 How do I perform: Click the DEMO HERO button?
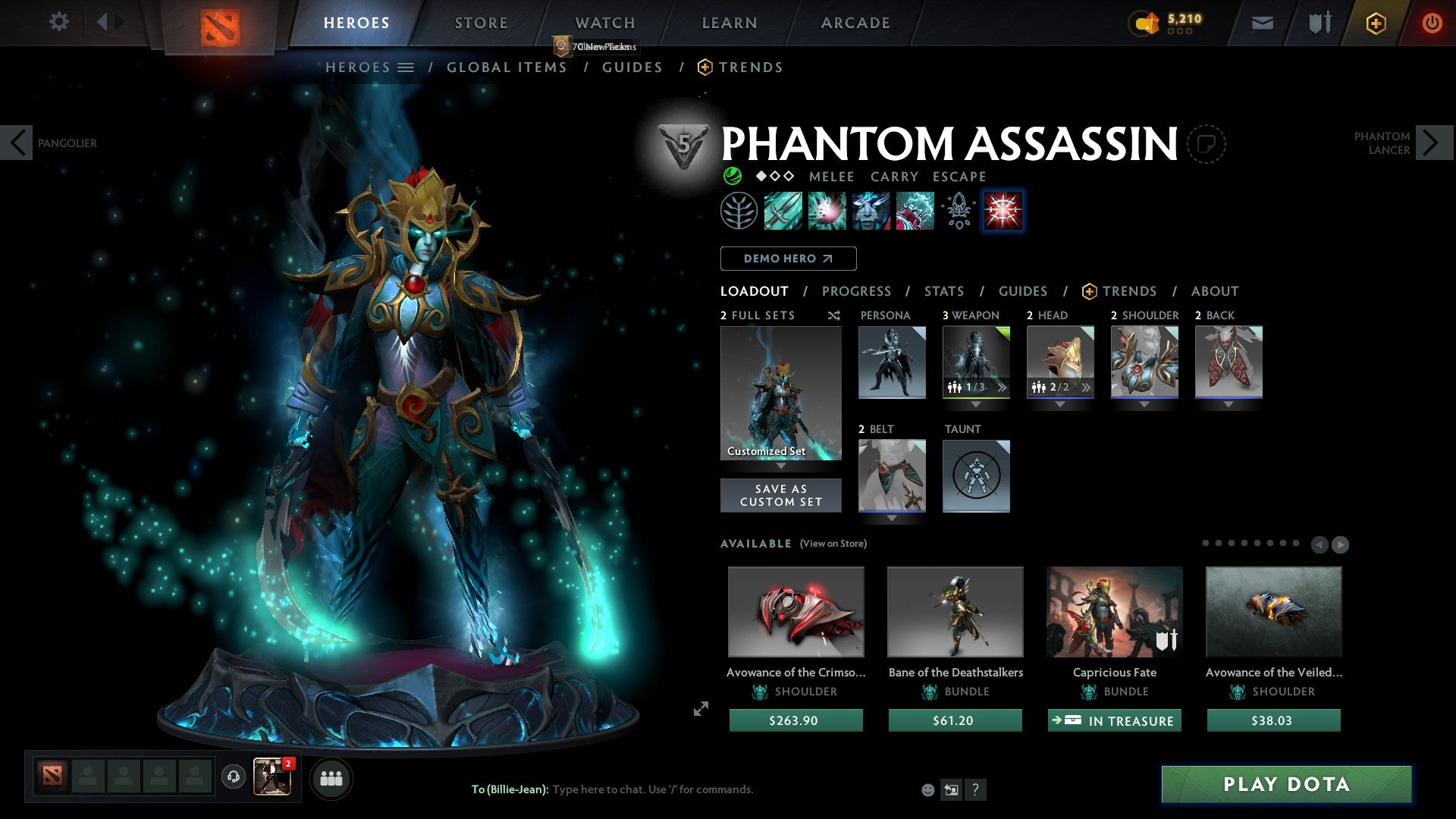[787, 259]
